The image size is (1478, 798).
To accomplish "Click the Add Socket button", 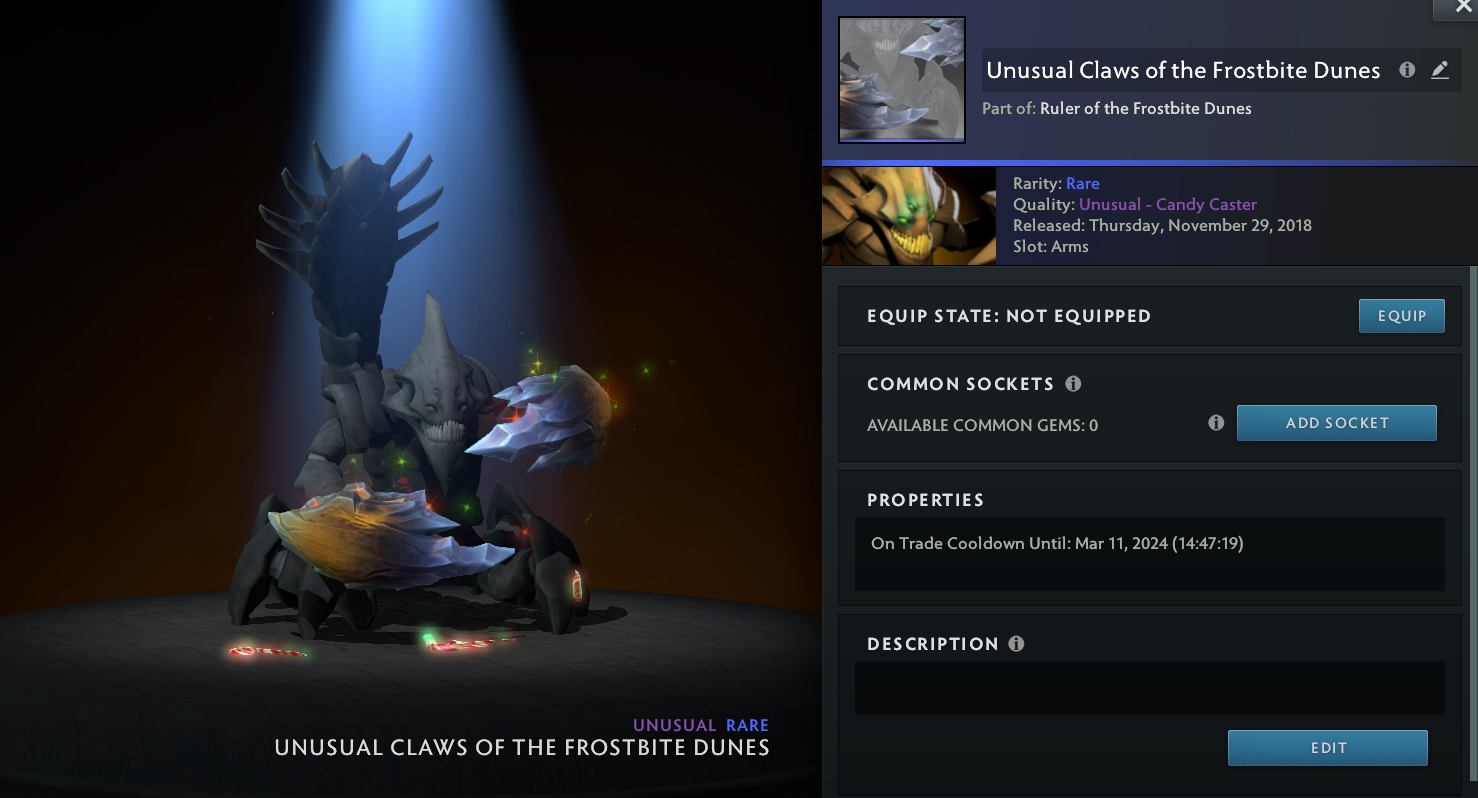I will 1336,423.
